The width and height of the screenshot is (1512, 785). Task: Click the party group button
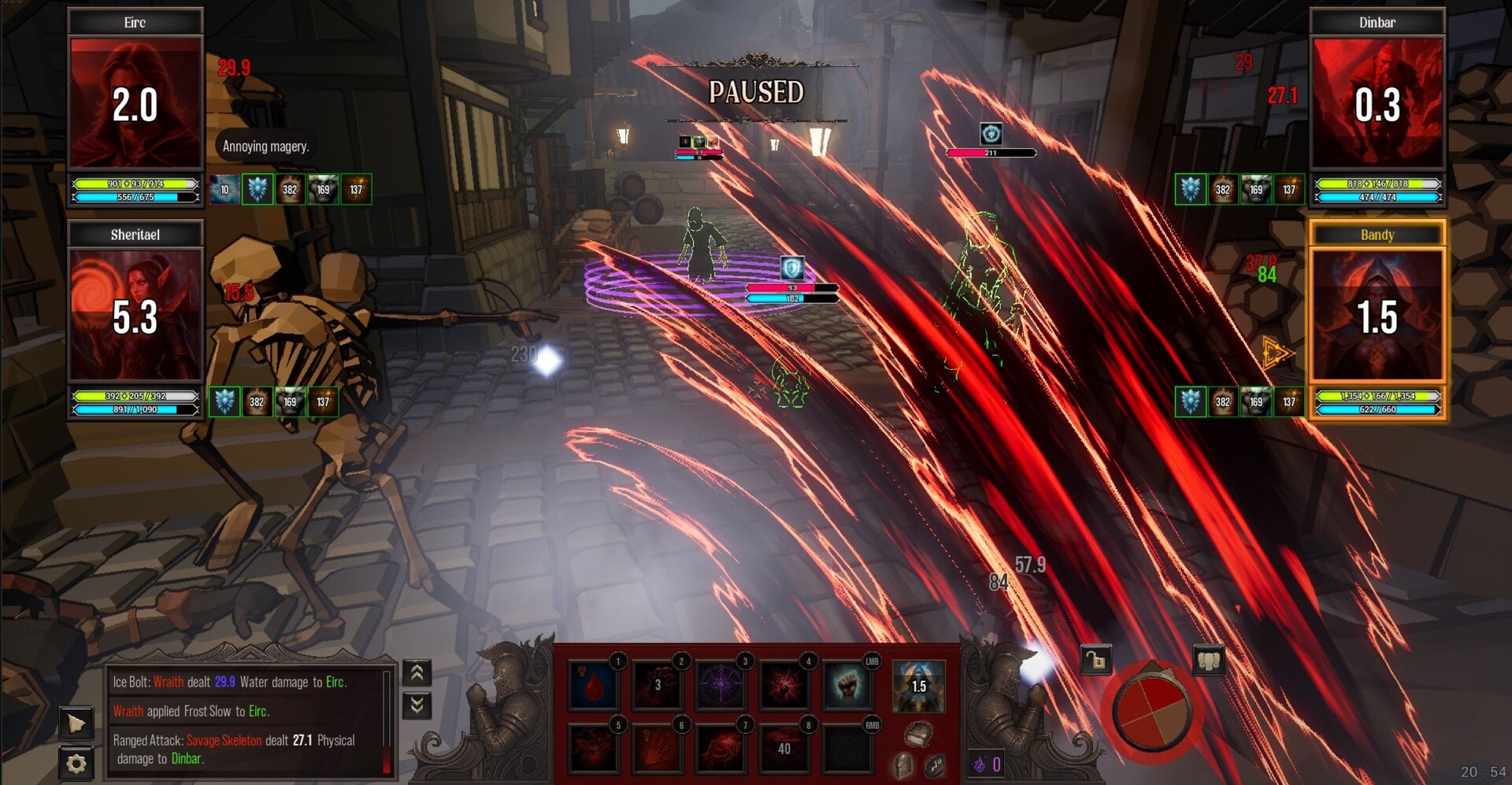[1208, 660]
